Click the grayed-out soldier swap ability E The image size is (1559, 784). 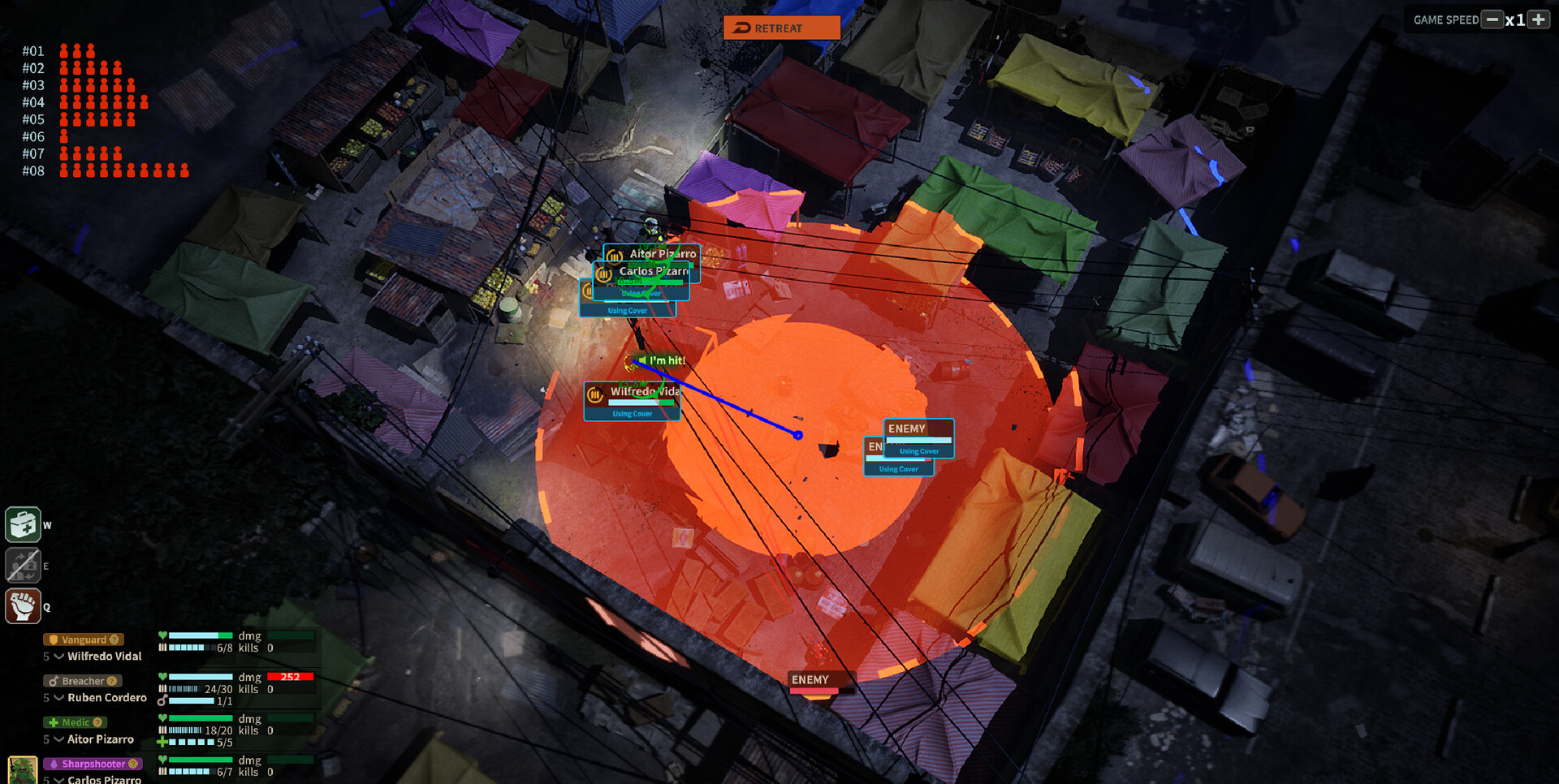click(23, 565)
